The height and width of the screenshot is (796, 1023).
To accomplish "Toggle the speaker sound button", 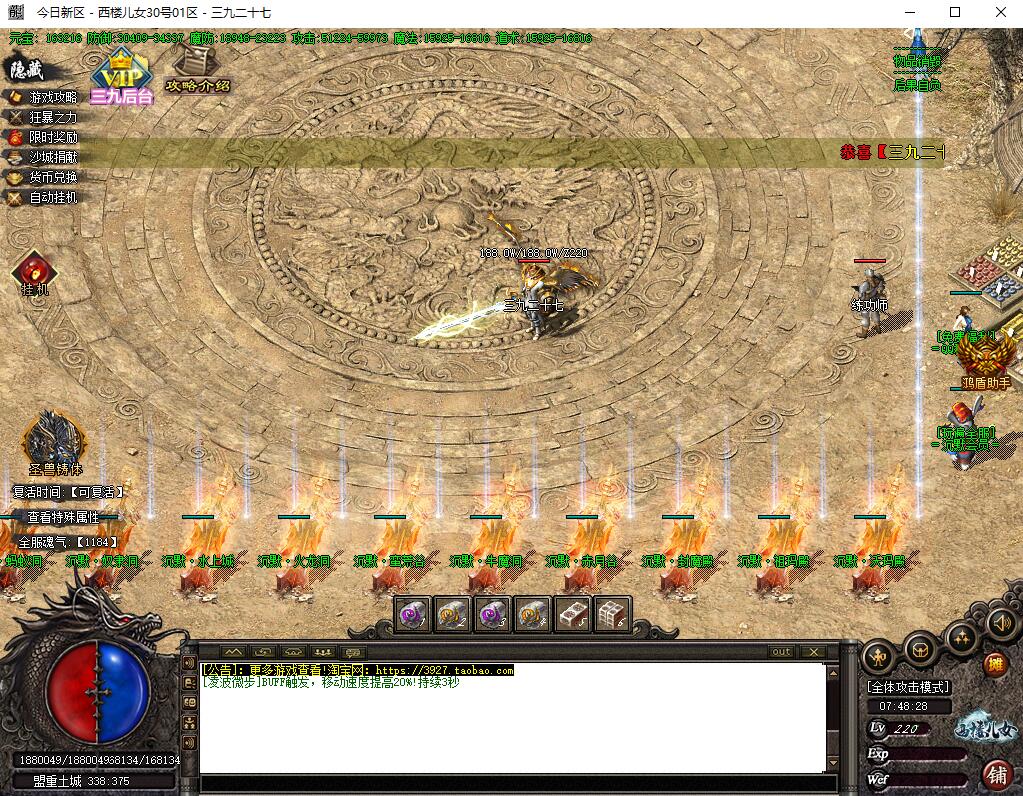I will point(1001,624).
